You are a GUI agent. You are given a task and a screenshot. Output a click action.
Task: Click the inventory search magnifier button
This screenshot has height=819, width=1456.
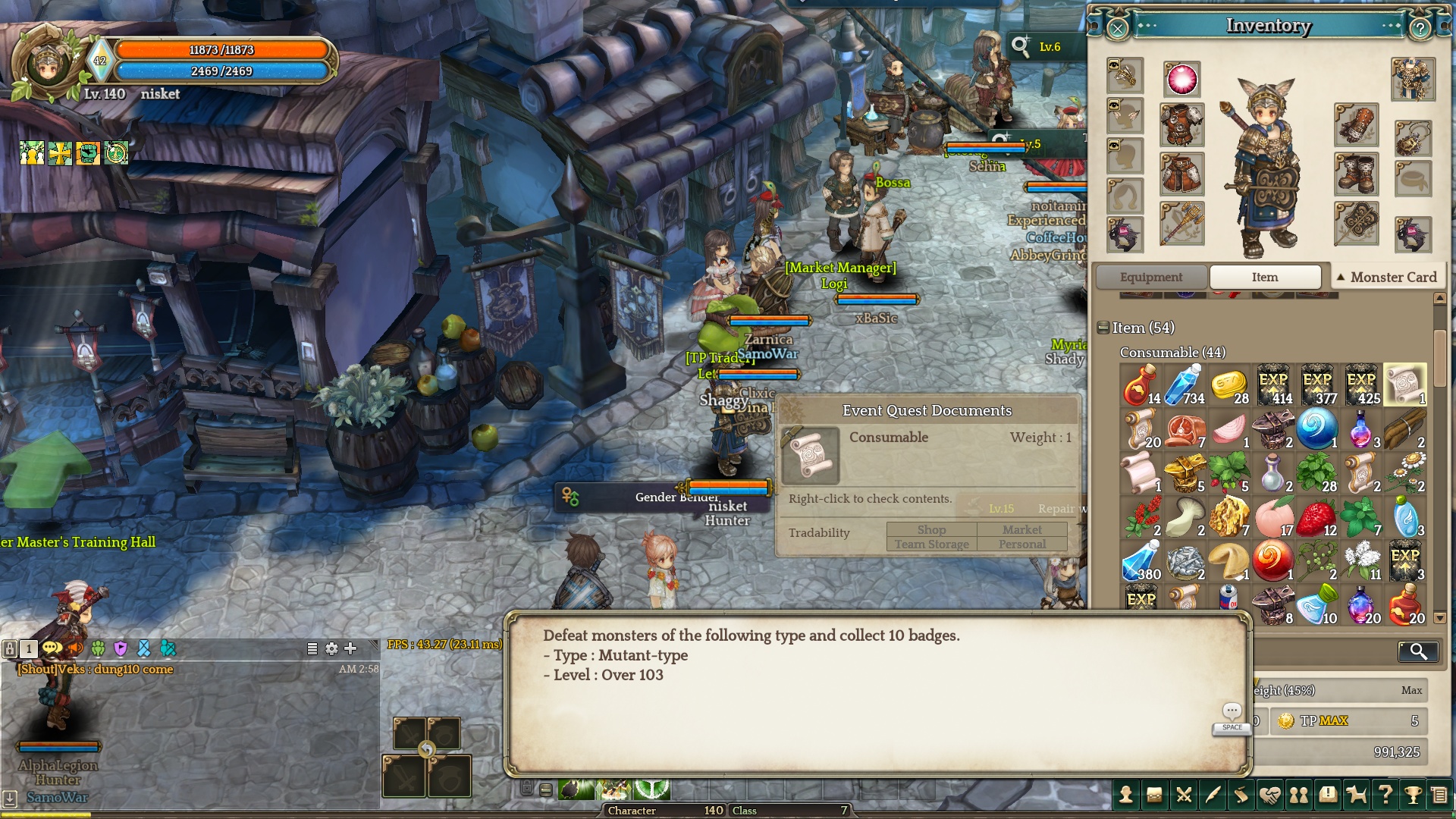point(1417,651)
